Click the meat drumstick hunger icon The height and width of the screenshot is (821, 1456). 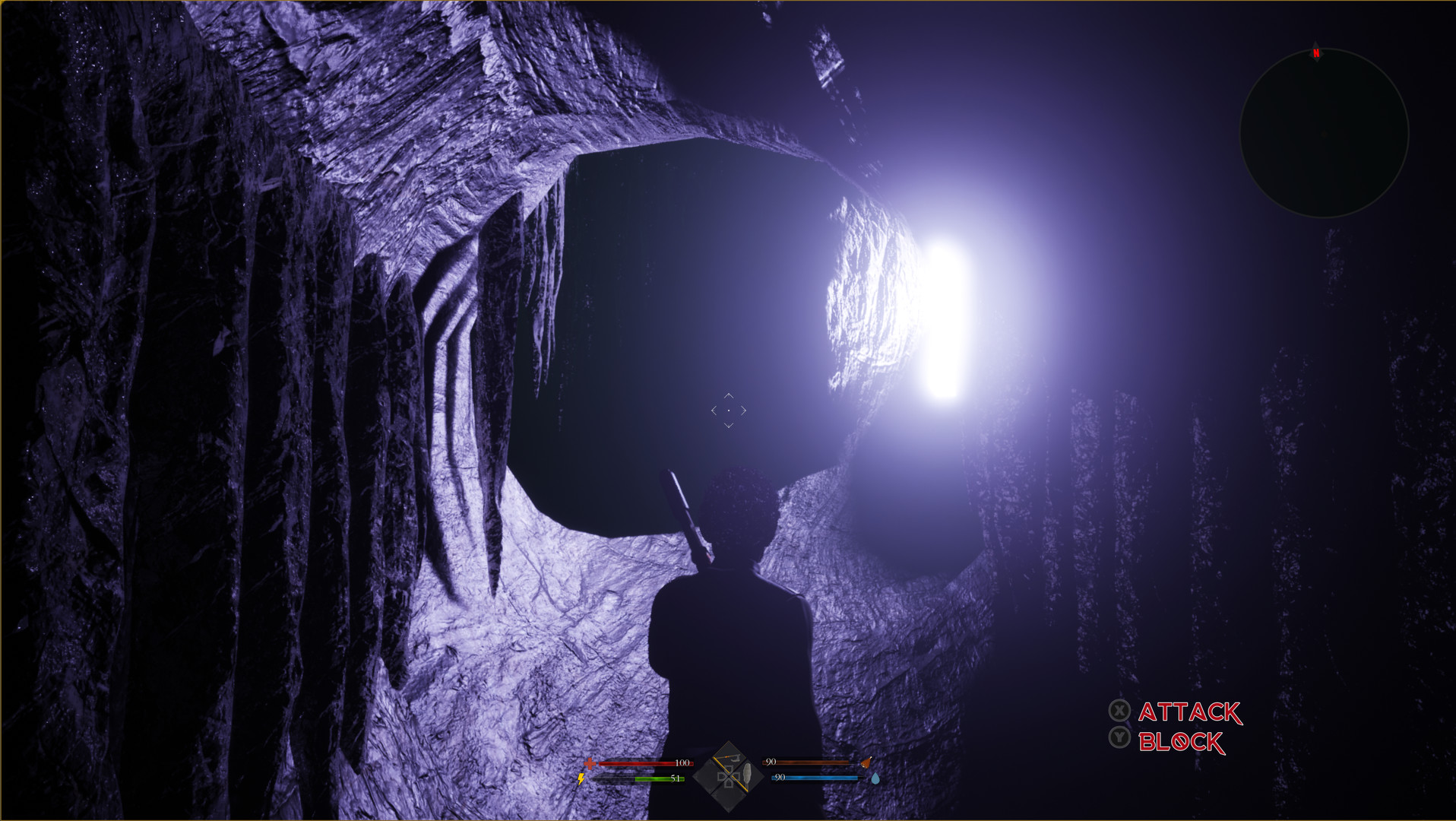pyautogui.click(x=866, y=762)
